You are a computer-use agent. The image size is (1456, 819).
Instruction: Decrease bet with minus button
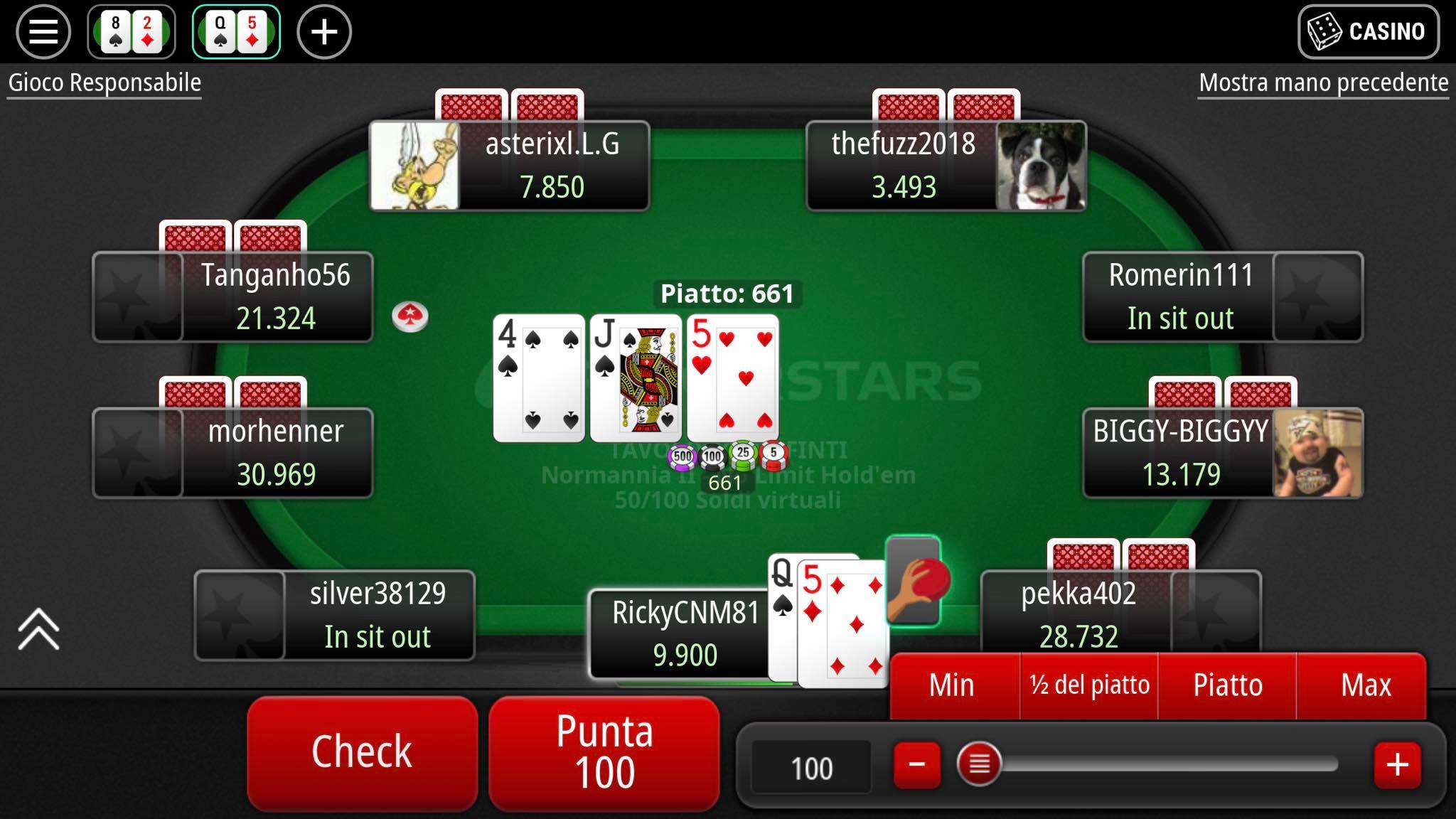point(917,765)
